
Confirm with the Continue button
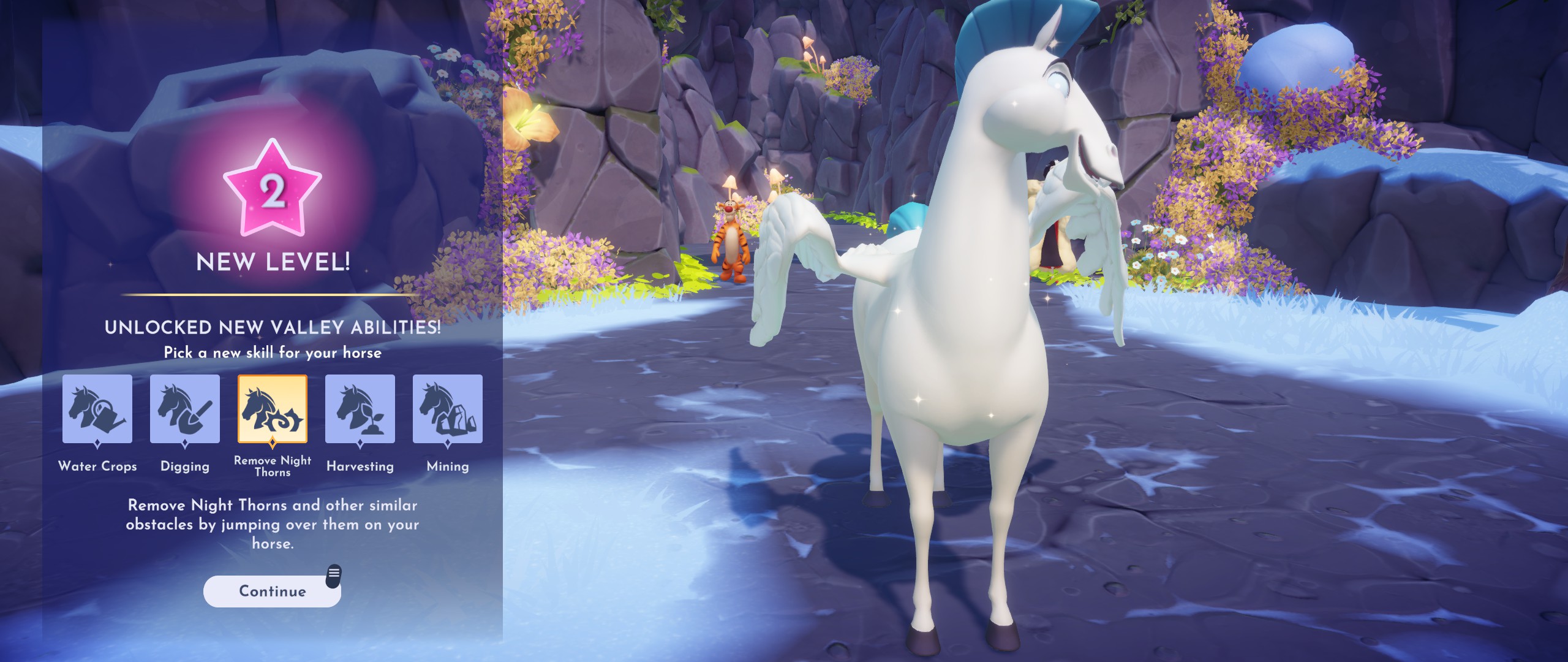click(272, 591)
